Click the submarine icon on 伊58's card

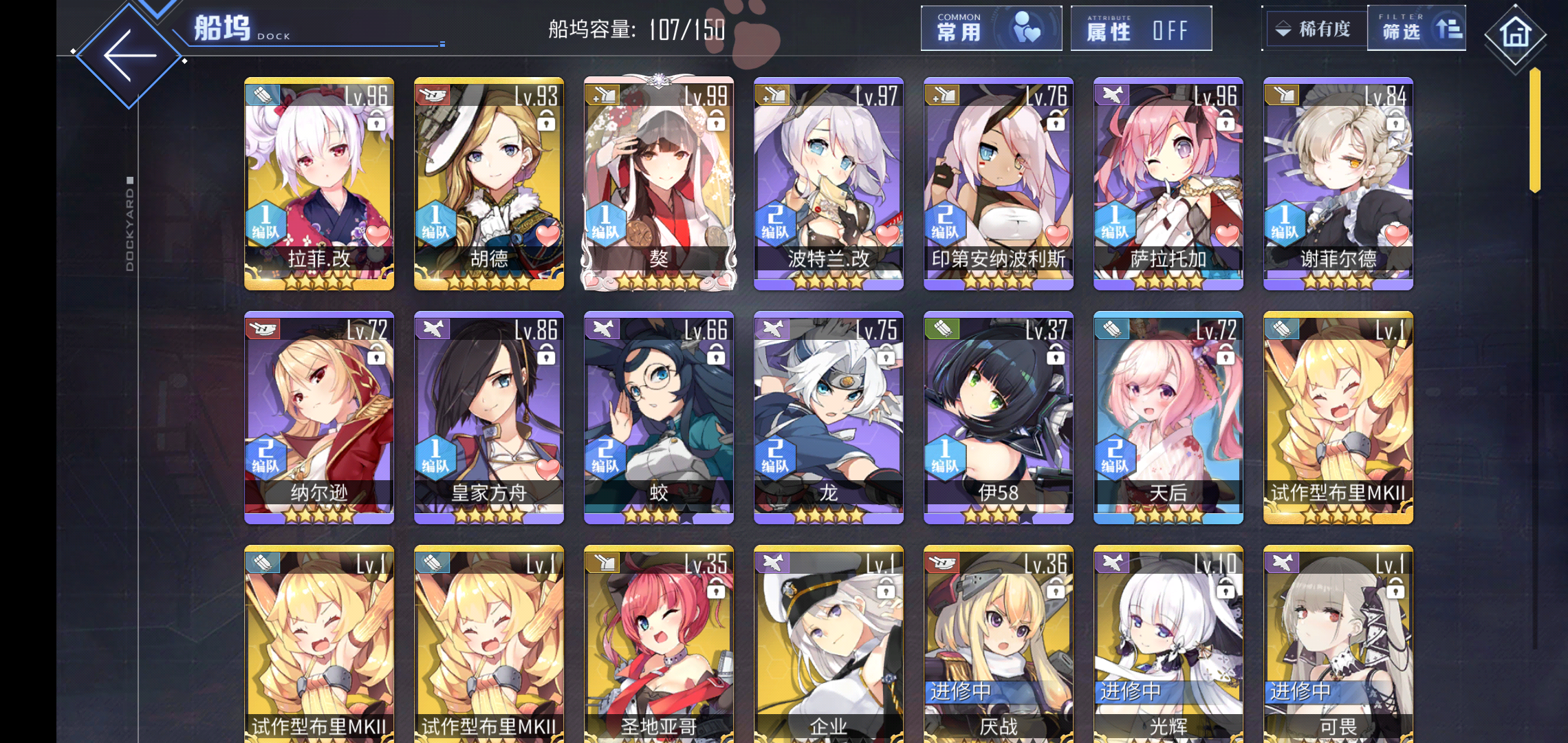[942, 328]
